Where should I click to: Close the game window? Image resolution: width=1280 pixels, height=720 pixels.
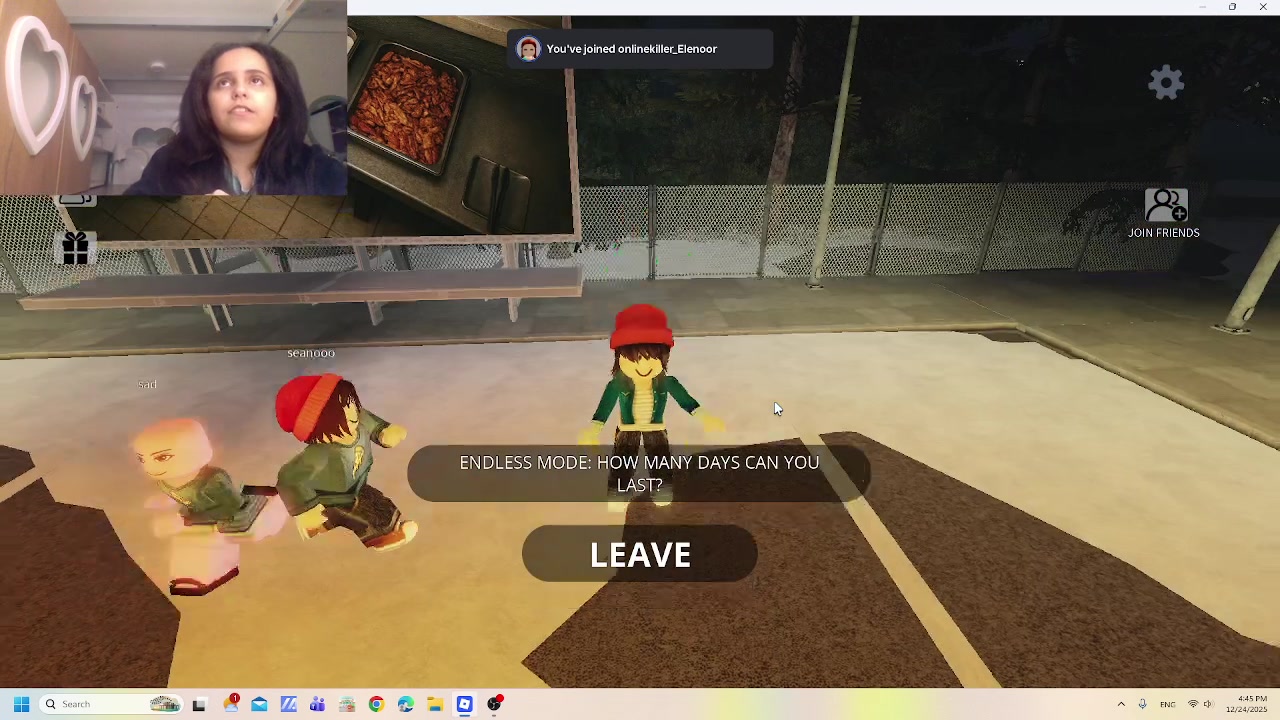click(1263, 7)
